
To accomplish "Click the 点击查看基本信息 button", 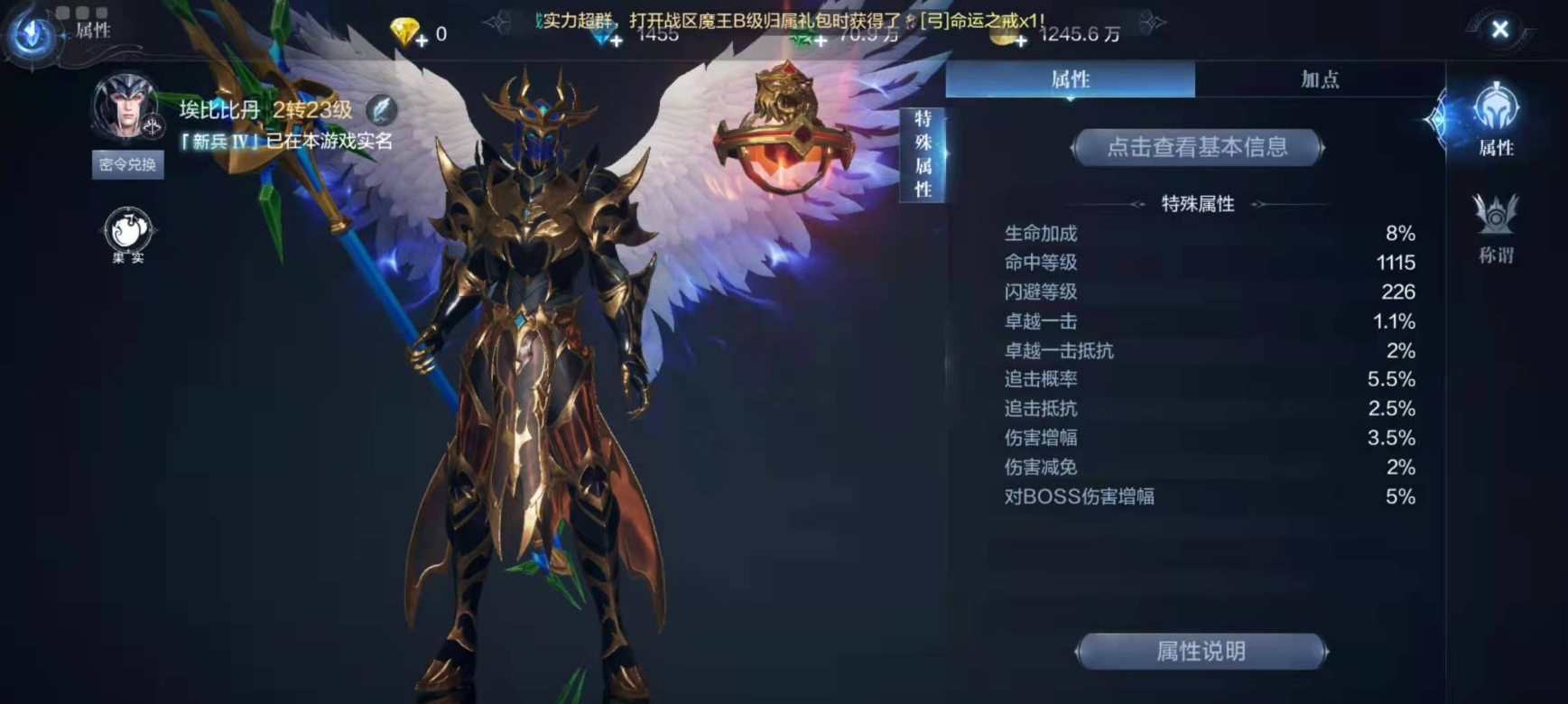I will pos(1197,147).
